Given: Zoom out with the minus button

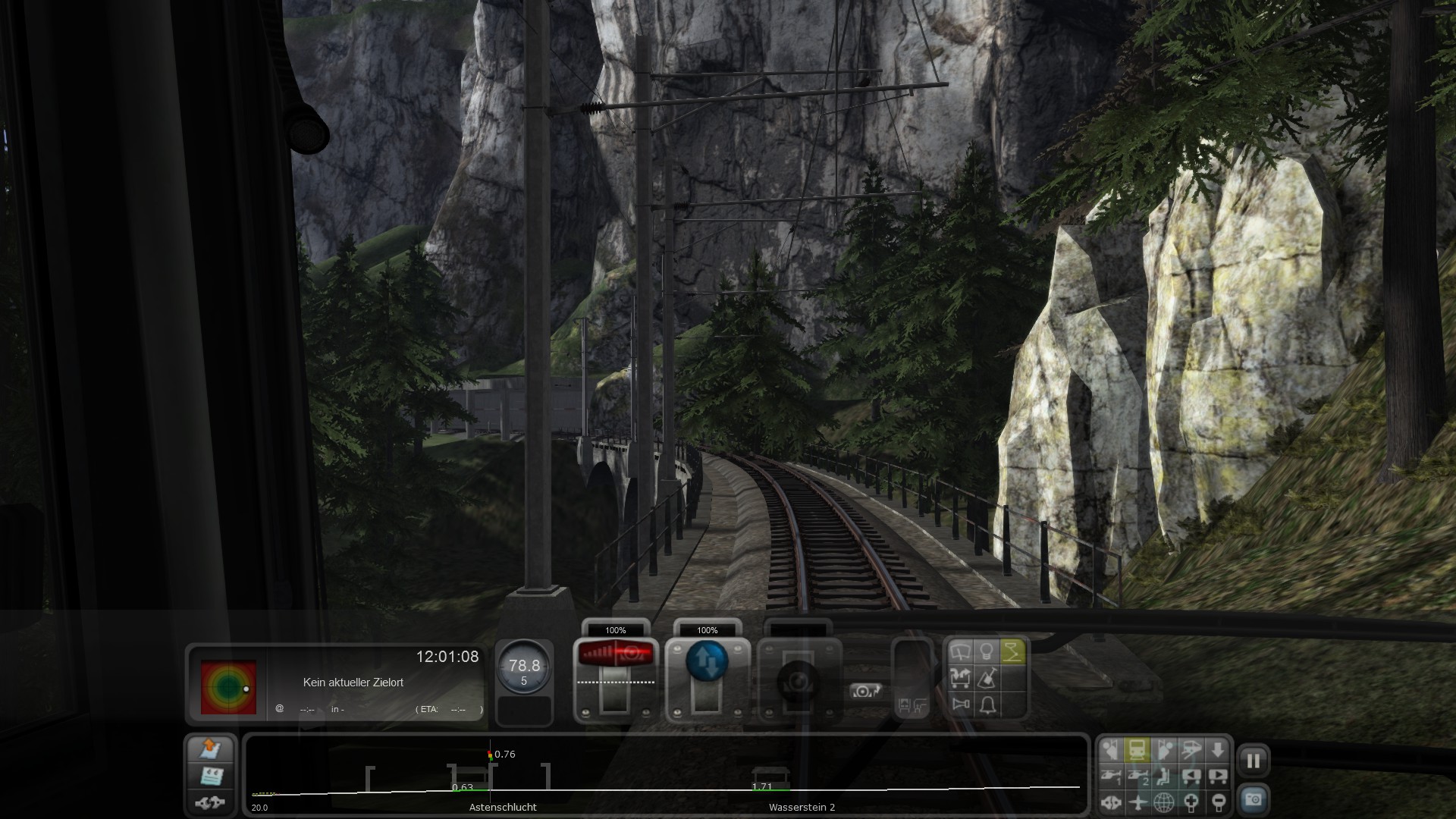Looking at the screenshot, I should 1217,802.
